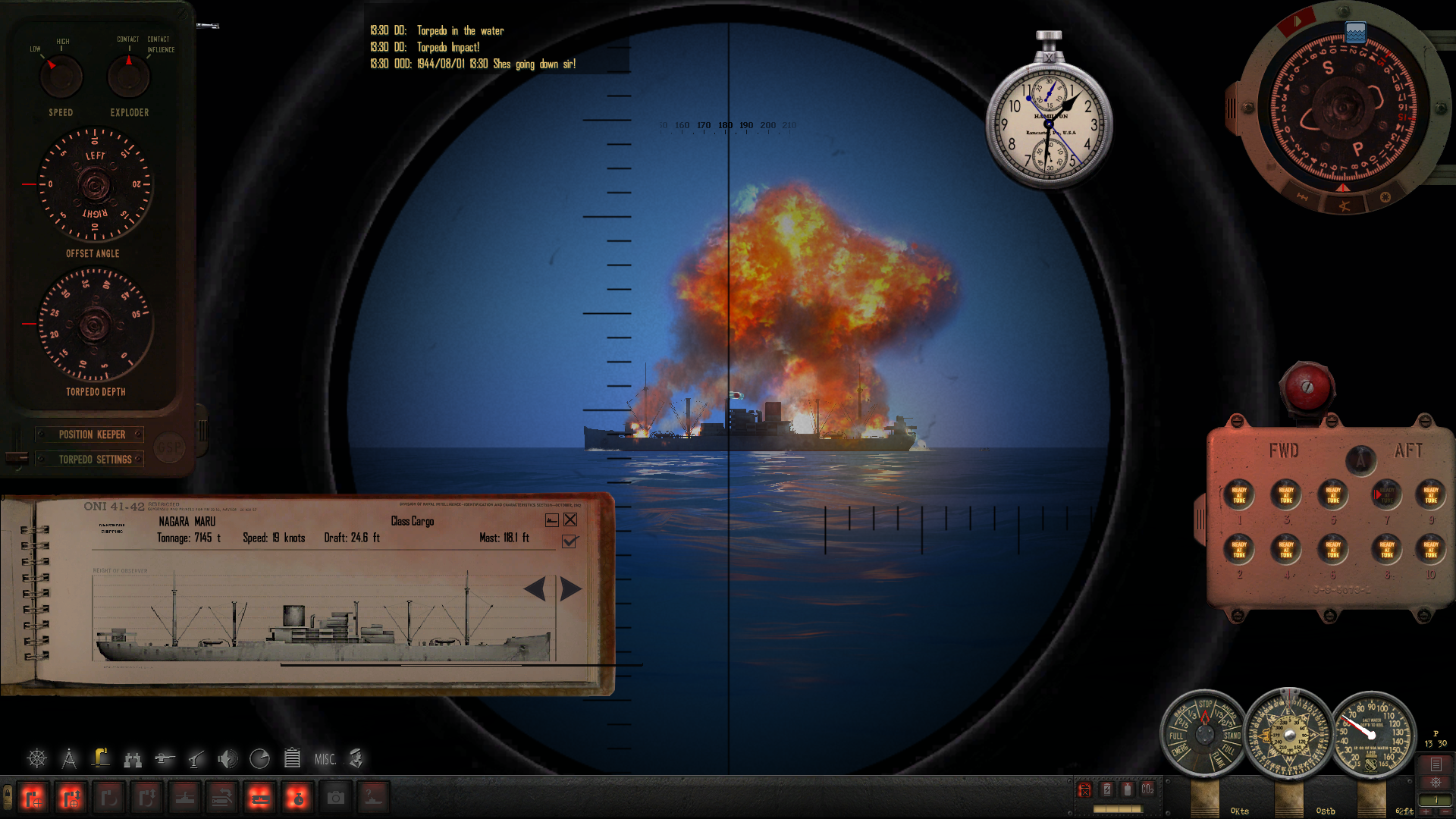The width and height of the screenshot is (1456, 819).
Task: Increase time compression with plus button
Action: (1426, 811)
